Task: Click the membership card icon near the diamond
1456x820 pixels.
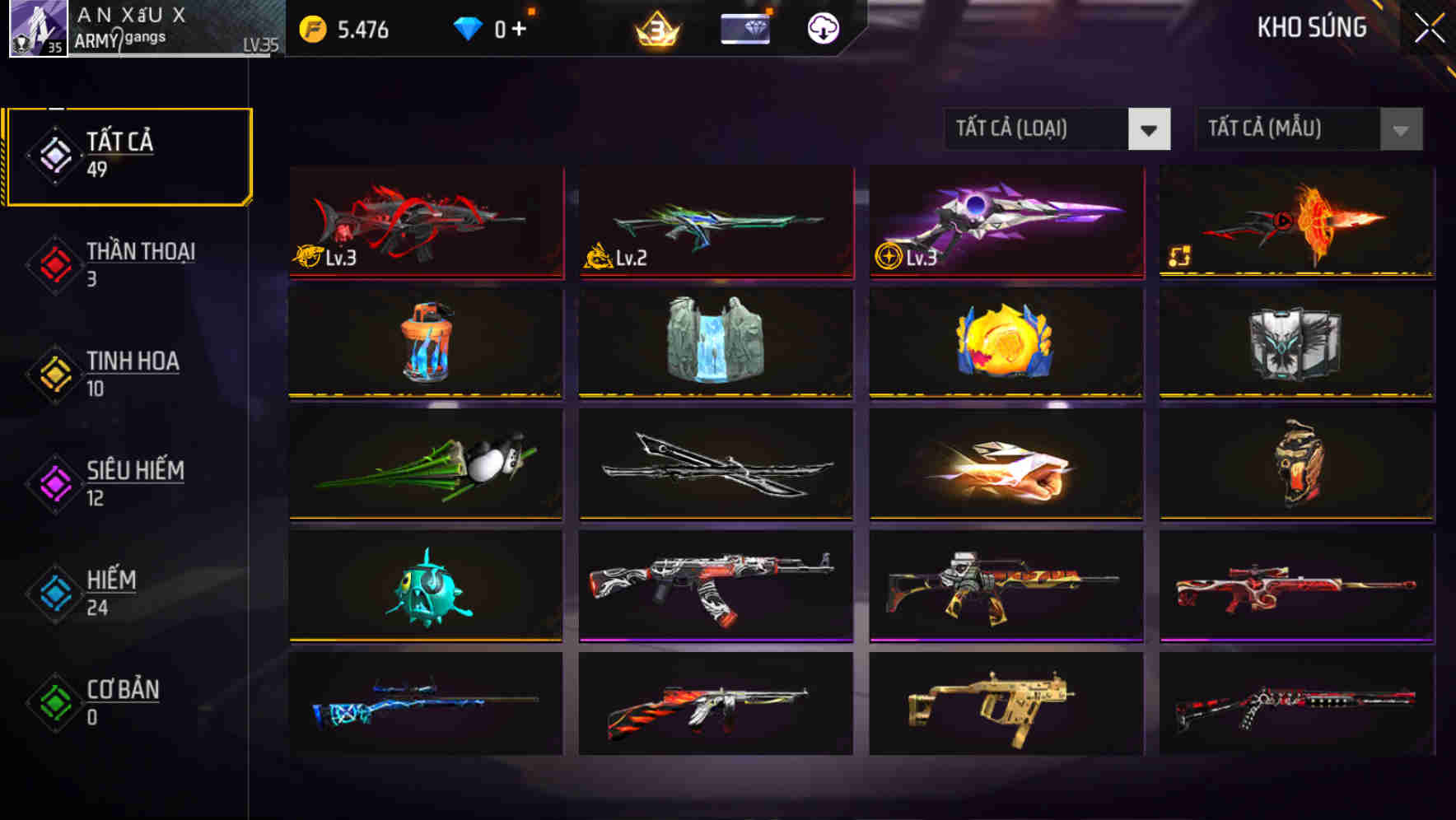Action: coord(745,26)
